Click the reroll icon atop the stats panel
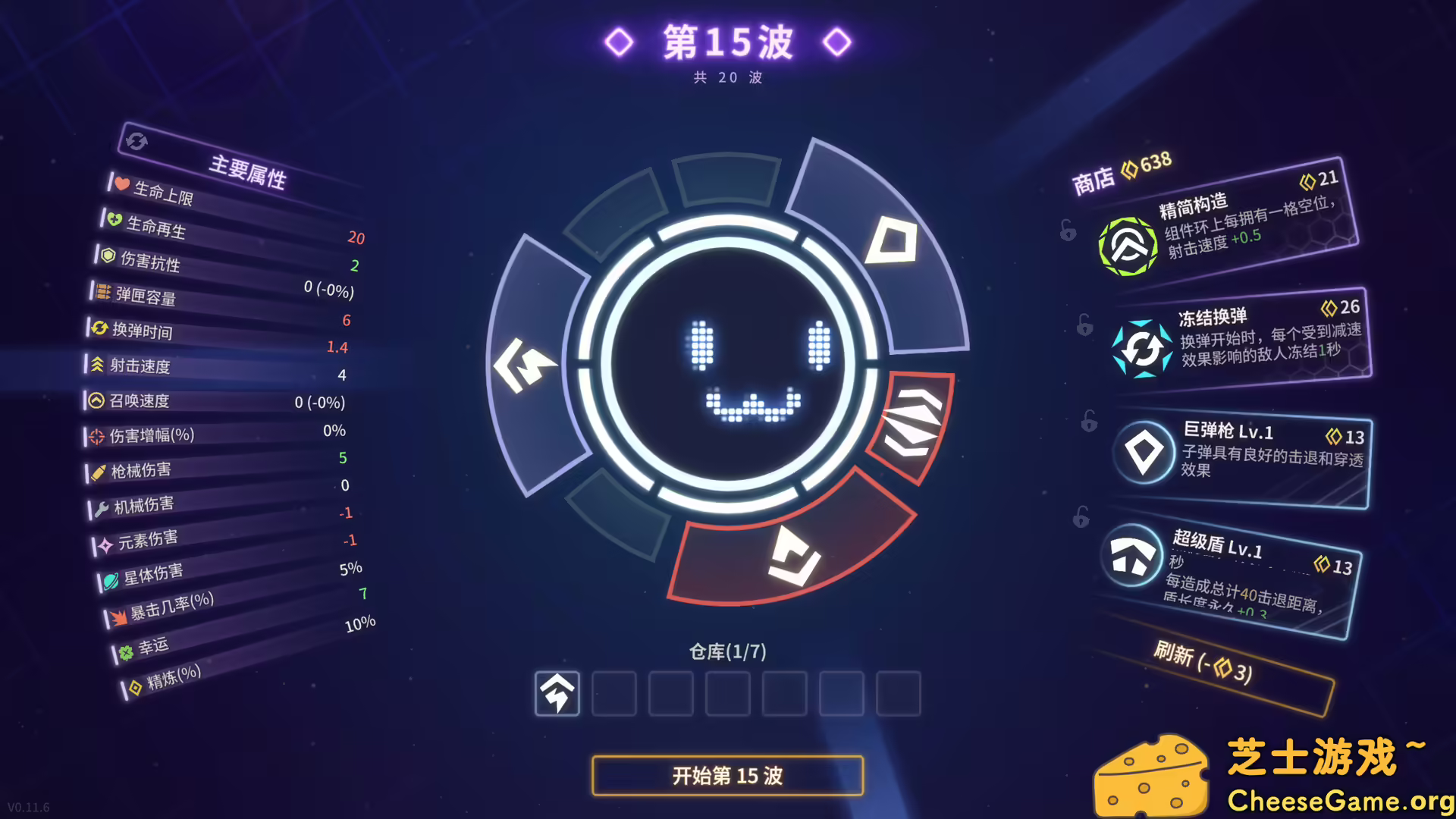 click(136, 142)
